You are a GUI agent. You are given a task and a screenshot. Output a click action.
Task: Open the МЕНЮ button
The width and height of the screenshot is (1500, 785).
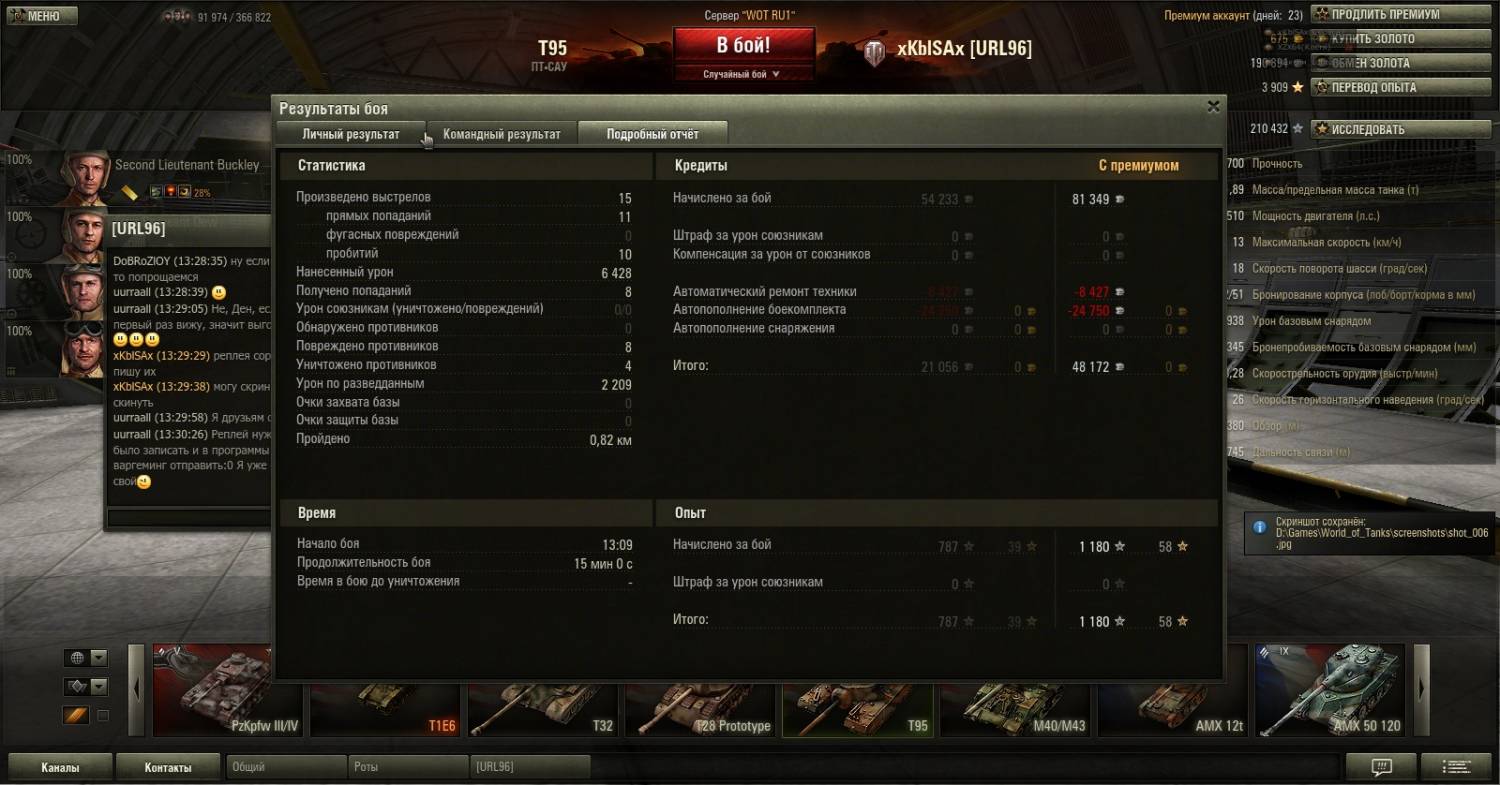coord(40,16)
